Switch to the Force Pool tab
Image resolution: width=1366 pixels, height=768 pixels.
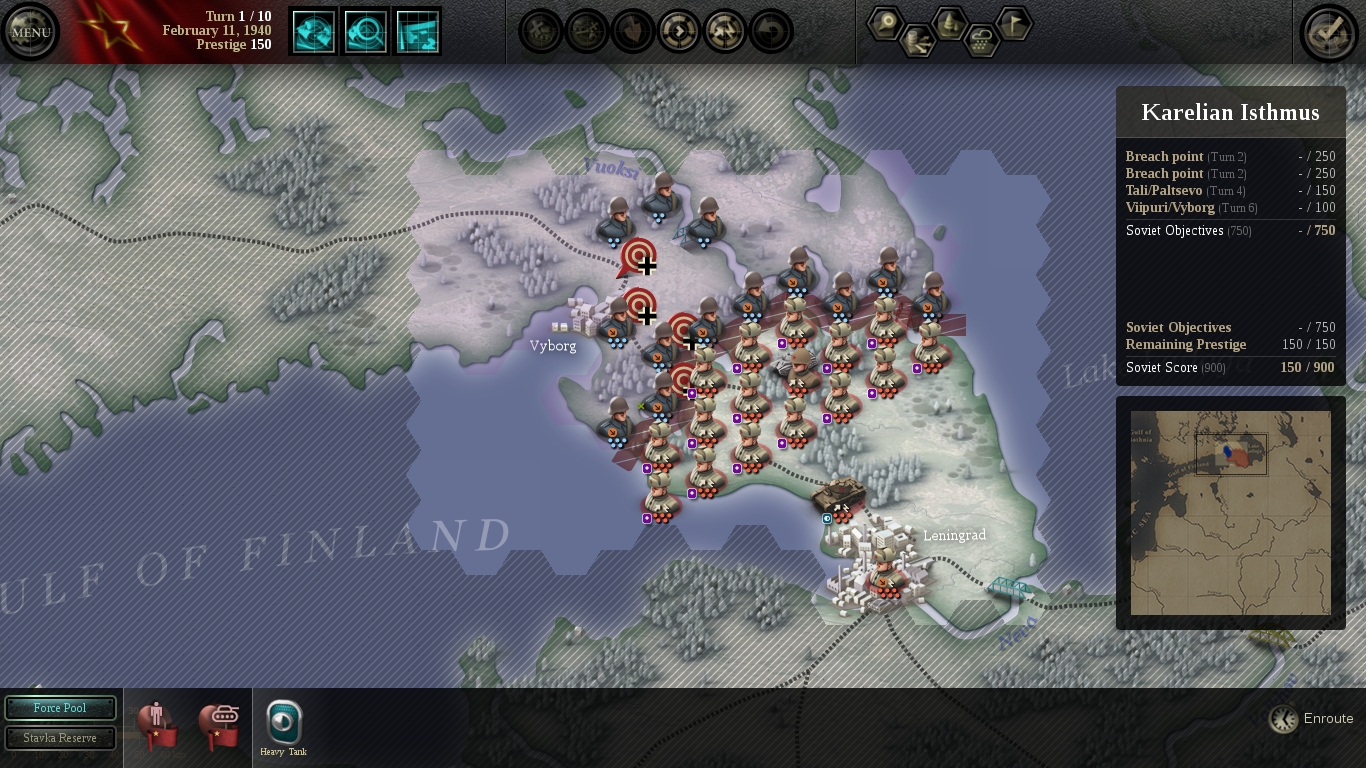pyautogui.click(x=60, y=708)
